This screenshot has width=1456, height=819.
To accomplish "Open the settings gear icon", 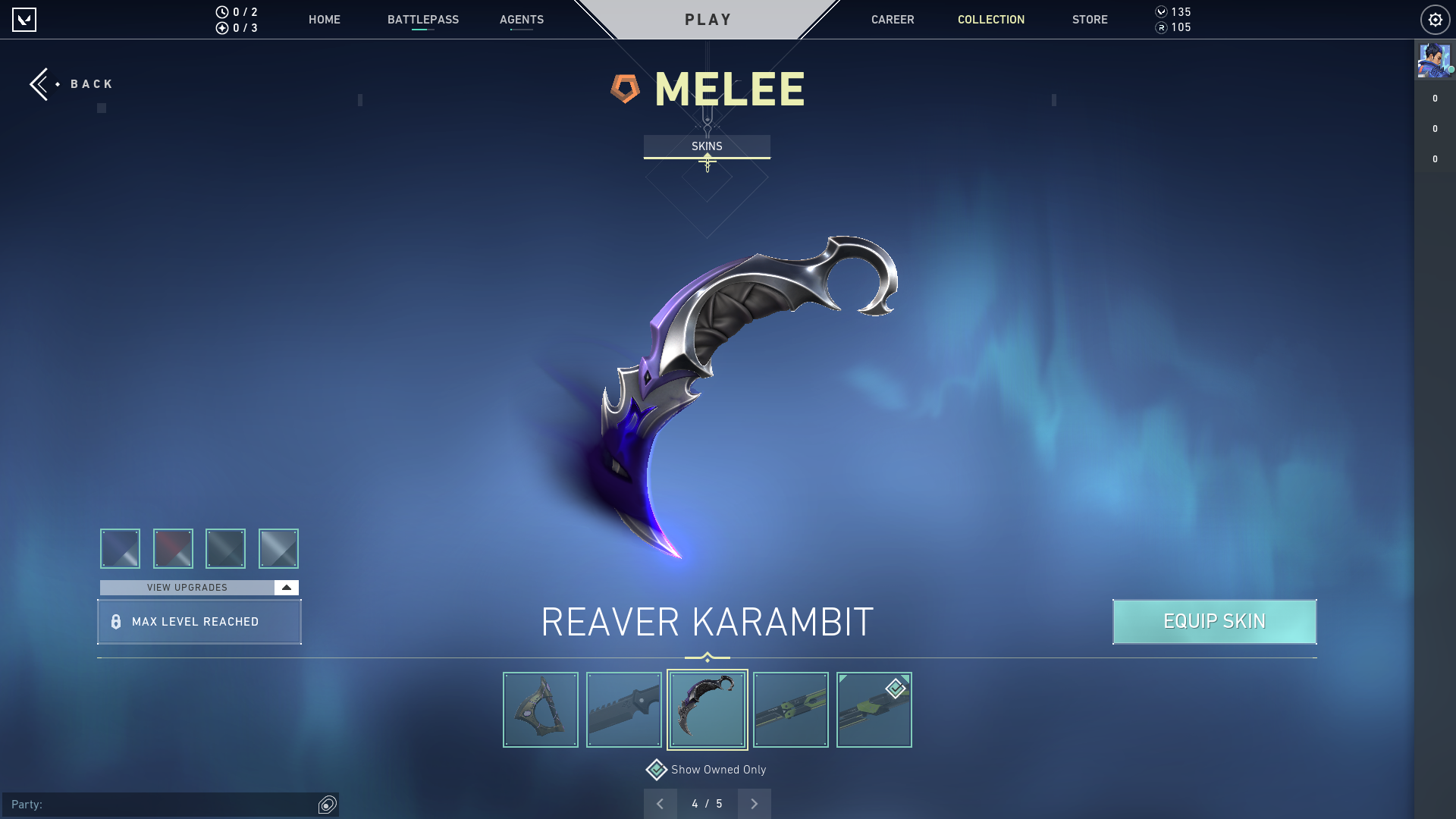I will (1436, 19).
